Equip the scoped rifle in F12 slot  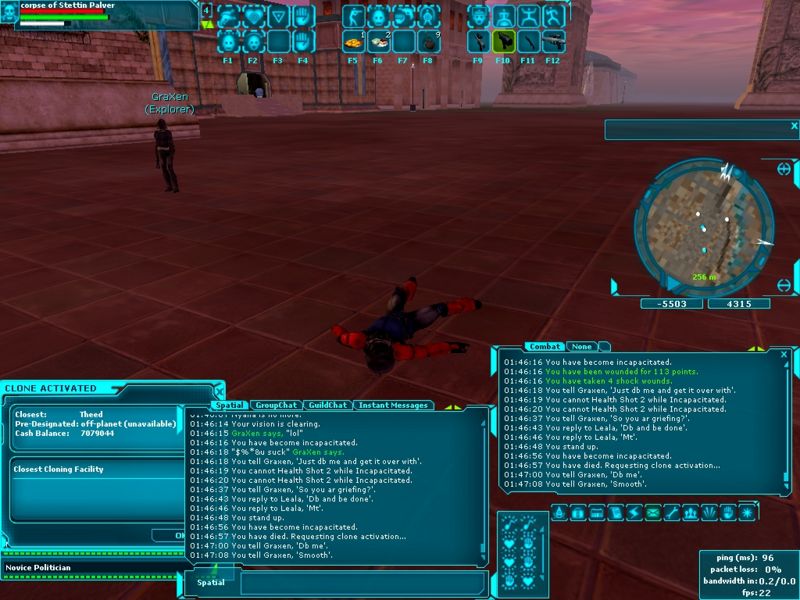[x=553, y=42]
